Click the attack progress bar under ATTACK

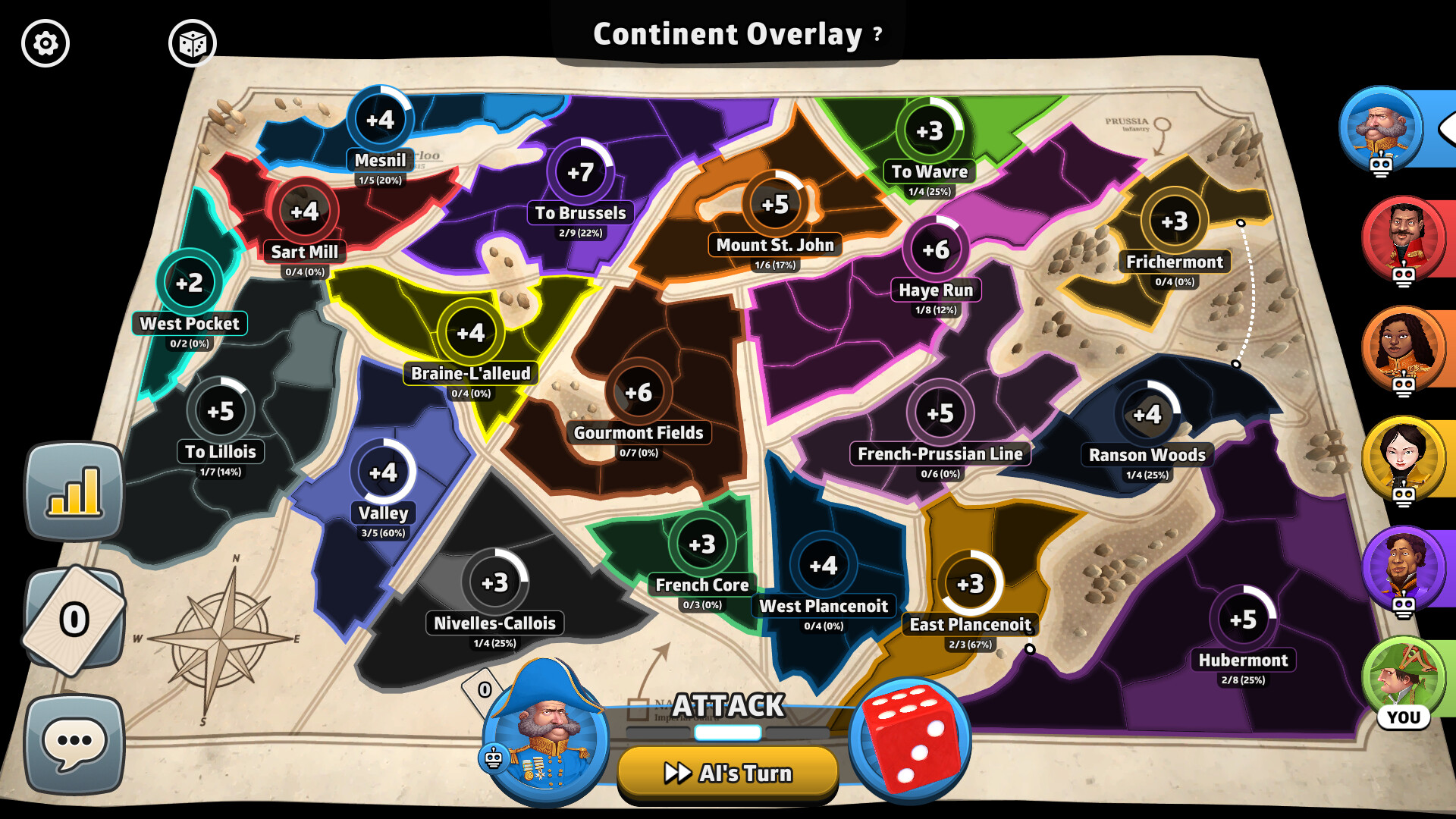(x=726, y=733)
